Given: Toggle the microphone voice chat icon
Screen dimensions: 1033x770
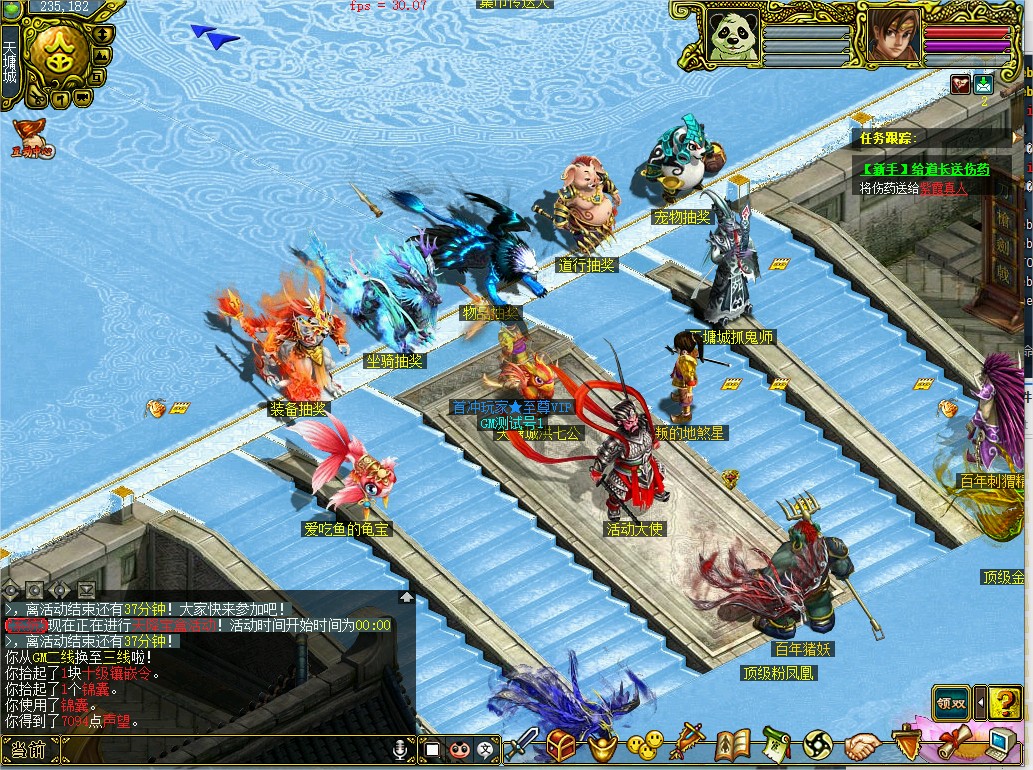Looking at the screenshot, I should (401, 749).
